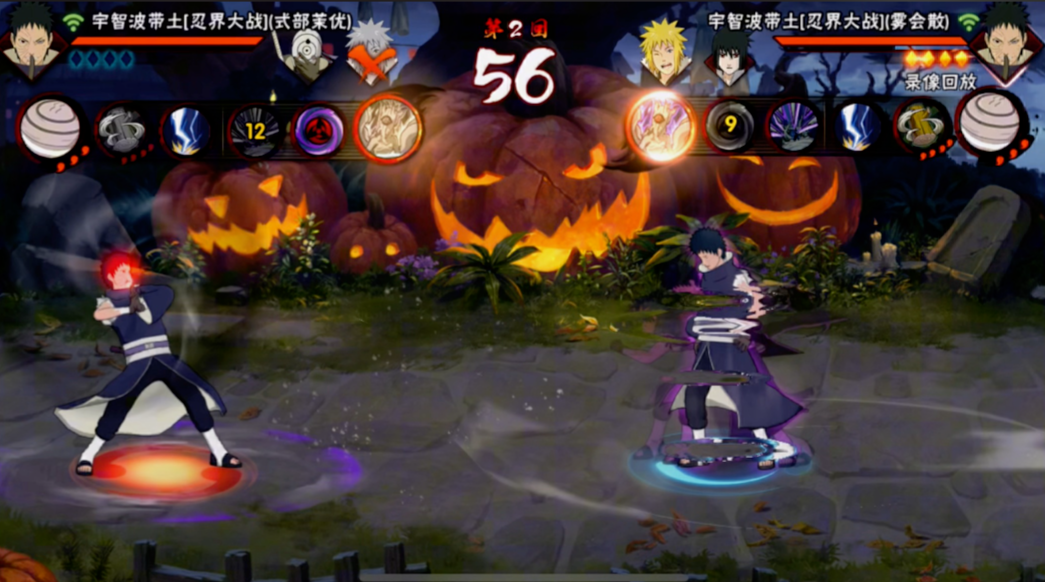
Task: Activate 式部茉优's red Sharingan skill icon
Action: pos(318,131)
